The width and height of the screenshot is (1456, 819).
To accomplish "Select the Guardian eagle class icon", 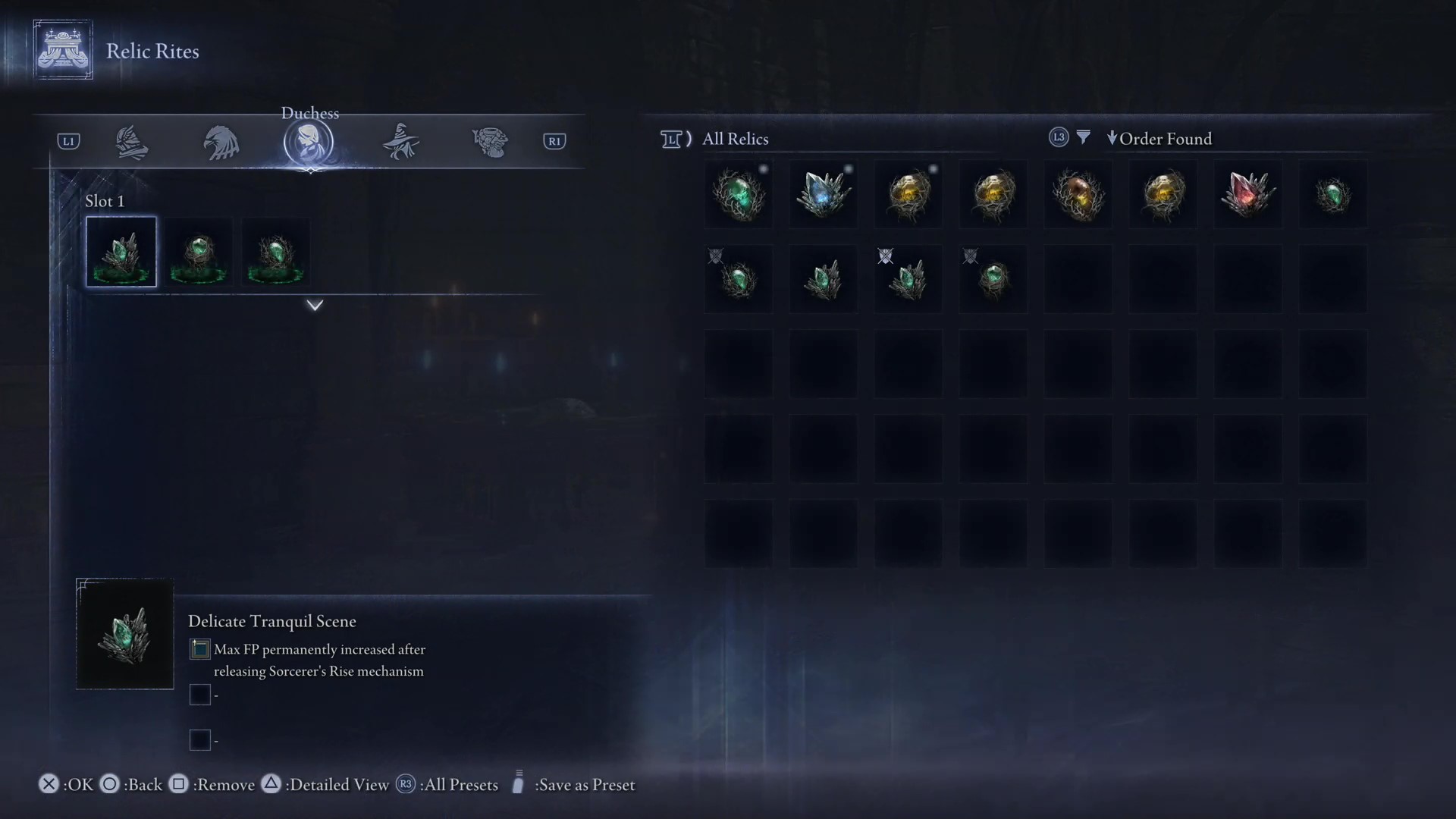I will click(221, 142).
